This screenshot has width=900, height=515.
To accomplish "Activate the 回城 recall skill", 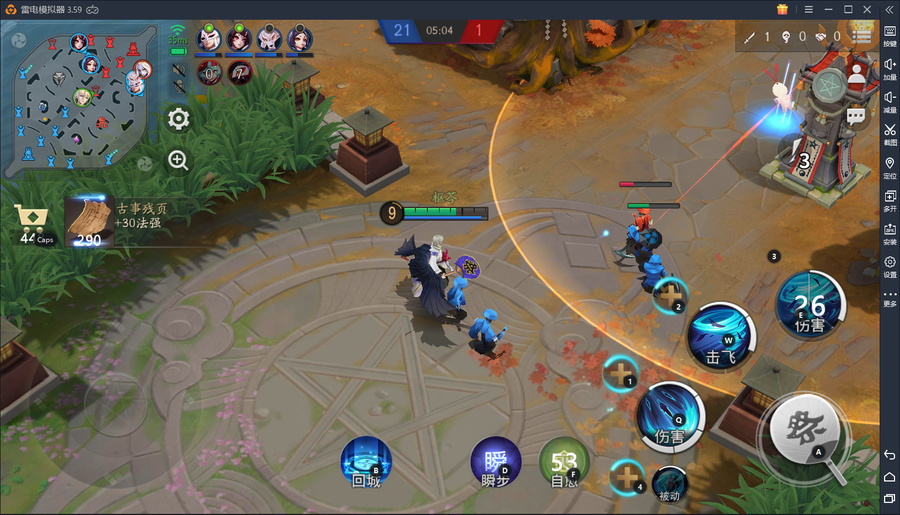I will (366, 461).
